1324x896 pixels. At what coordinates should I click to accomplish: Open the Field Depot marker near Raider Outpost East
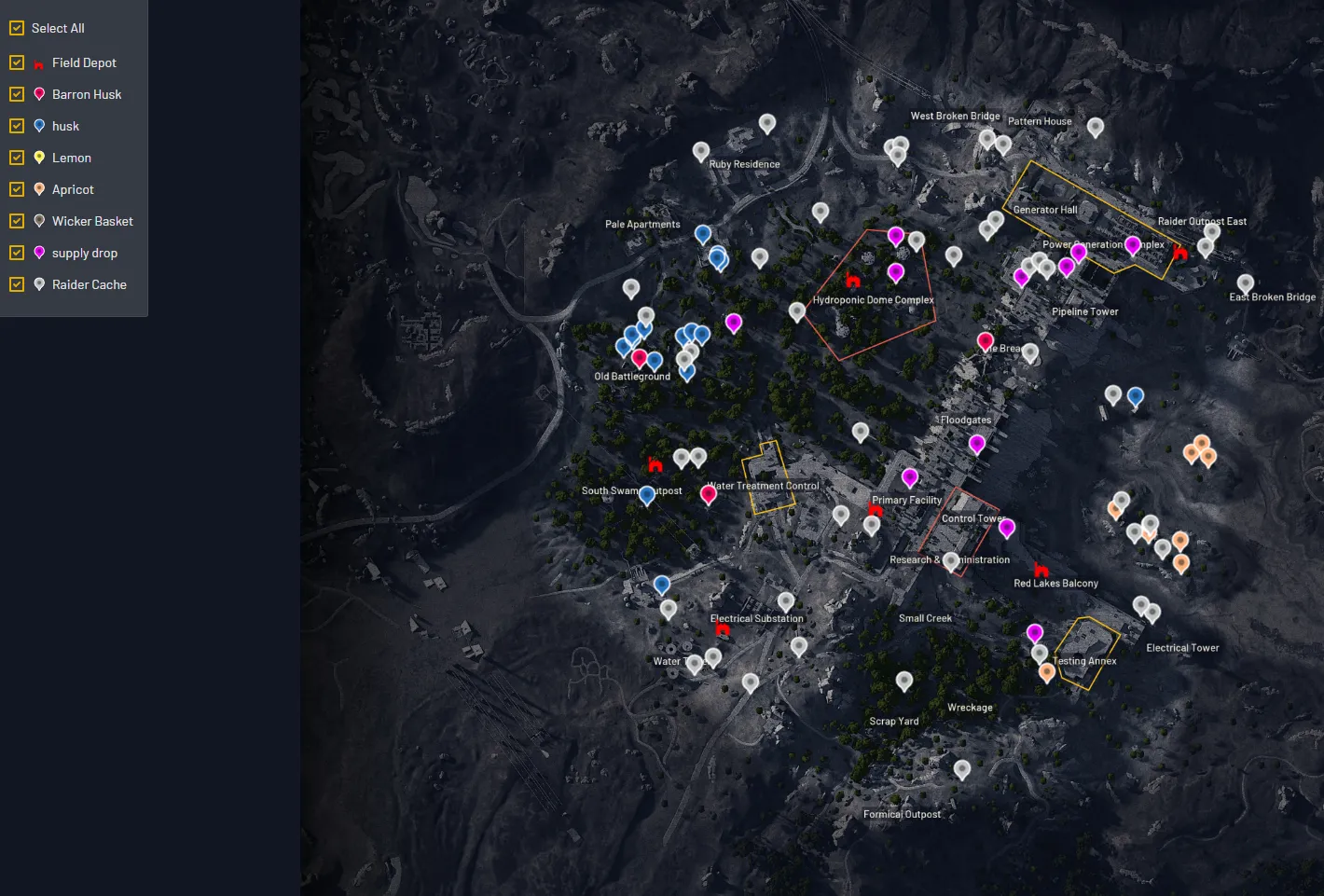[x=1180, y=252]
